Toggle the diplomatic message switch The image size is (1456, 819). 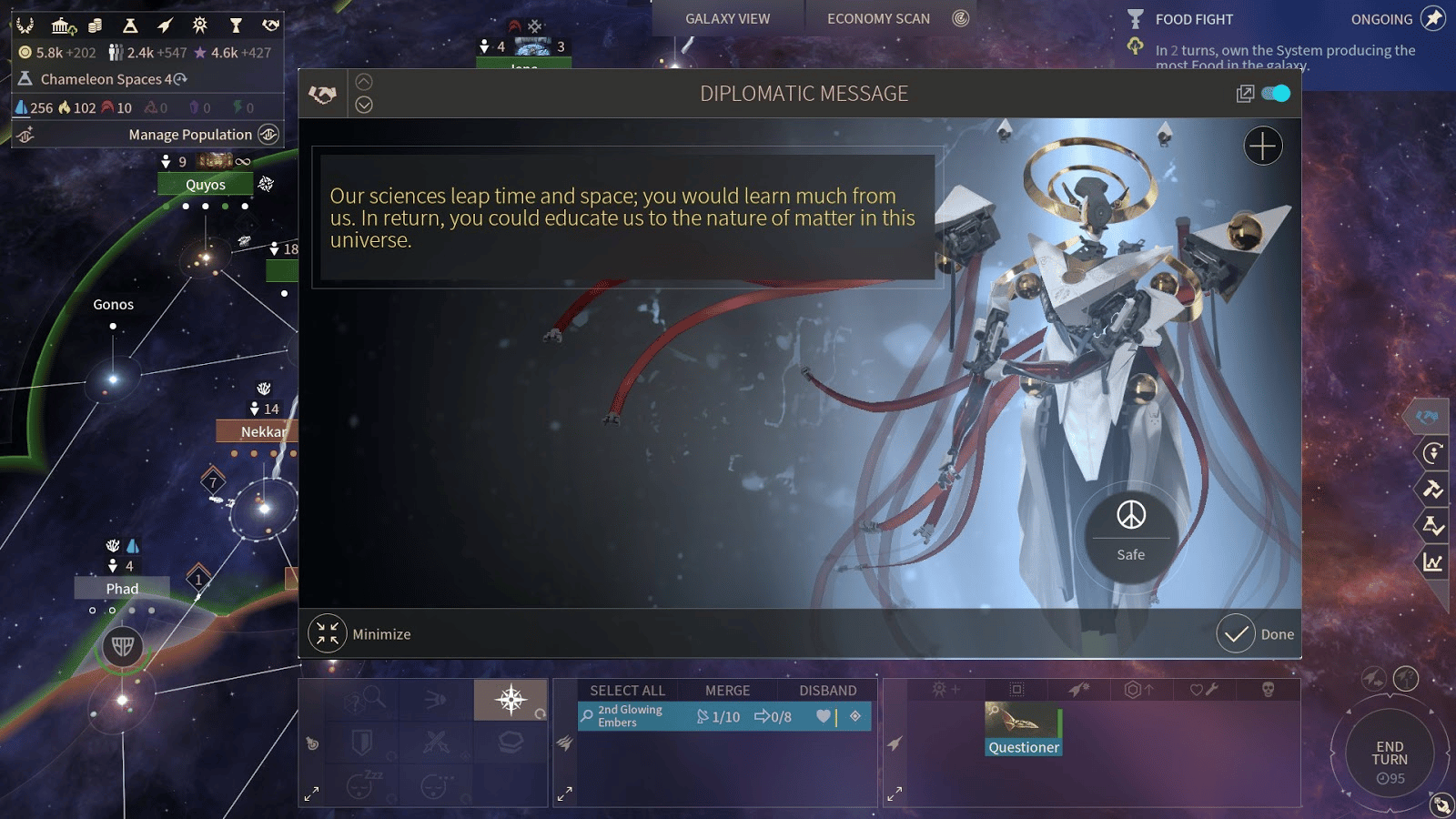pyautogui.click(x=1276, y=94)
